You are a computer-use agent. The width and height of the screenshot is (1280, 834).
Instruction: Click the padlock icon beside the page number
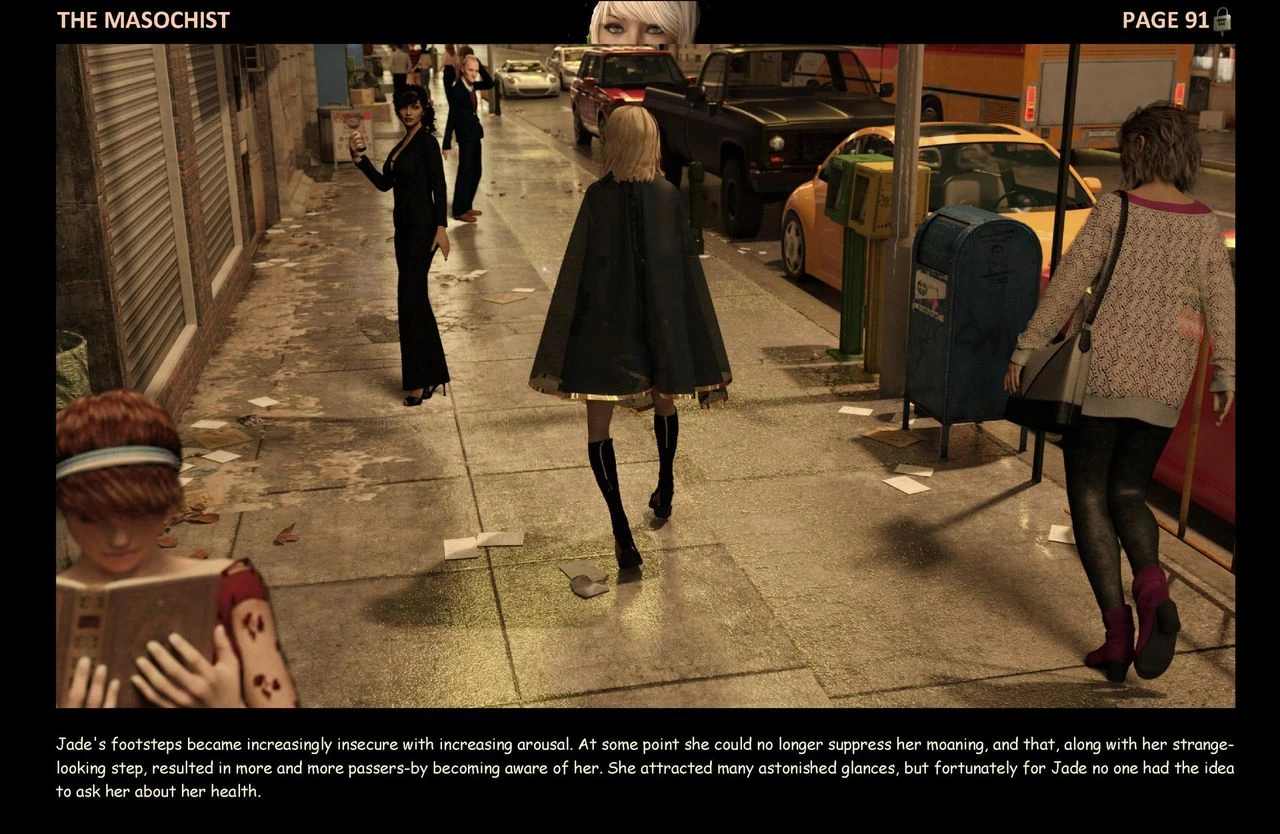(x=1222, y=21)
